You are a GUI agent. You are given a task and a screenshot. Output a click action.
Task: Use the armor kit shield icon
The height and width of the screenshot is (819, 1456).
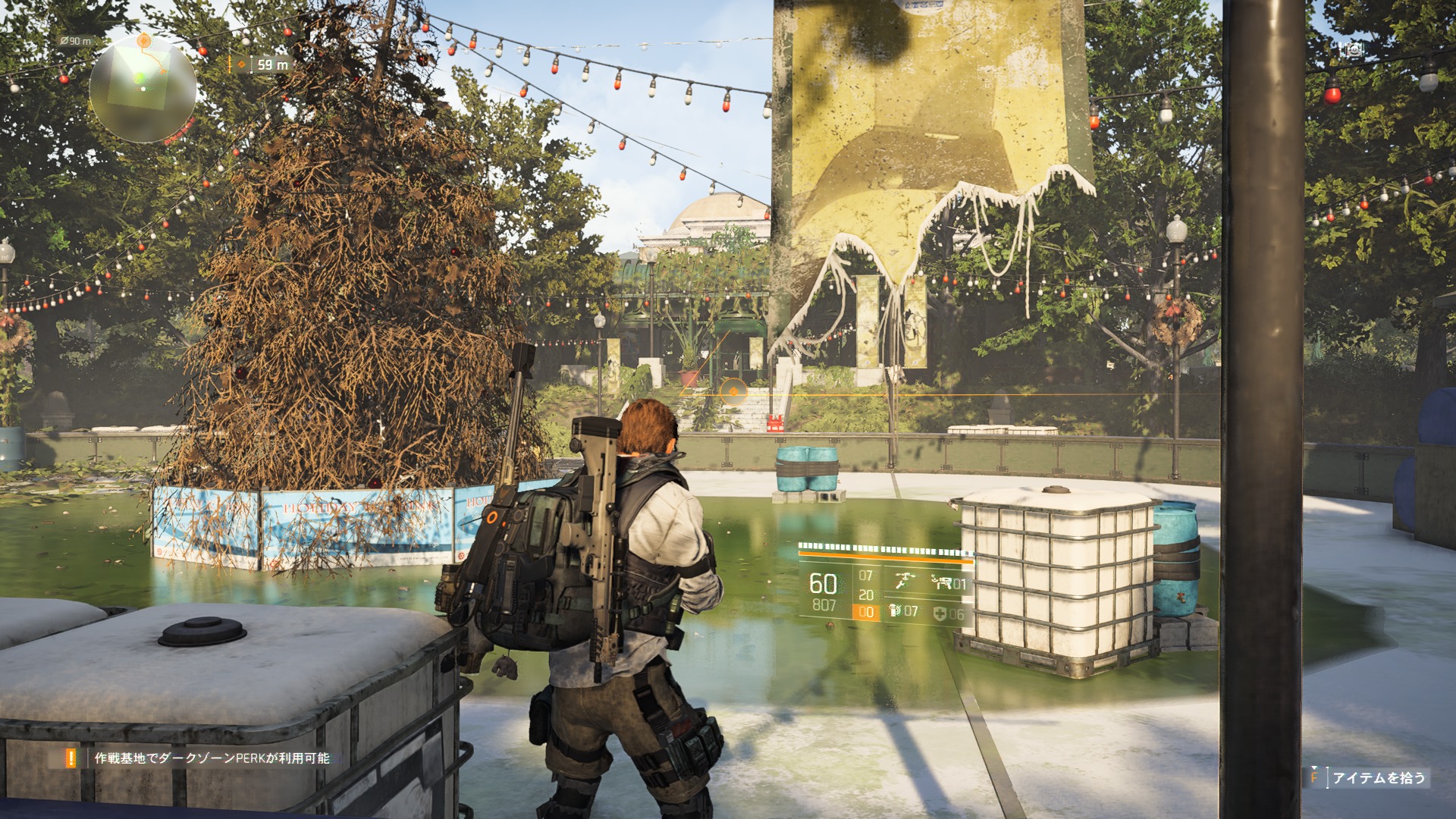coord(940,613)
